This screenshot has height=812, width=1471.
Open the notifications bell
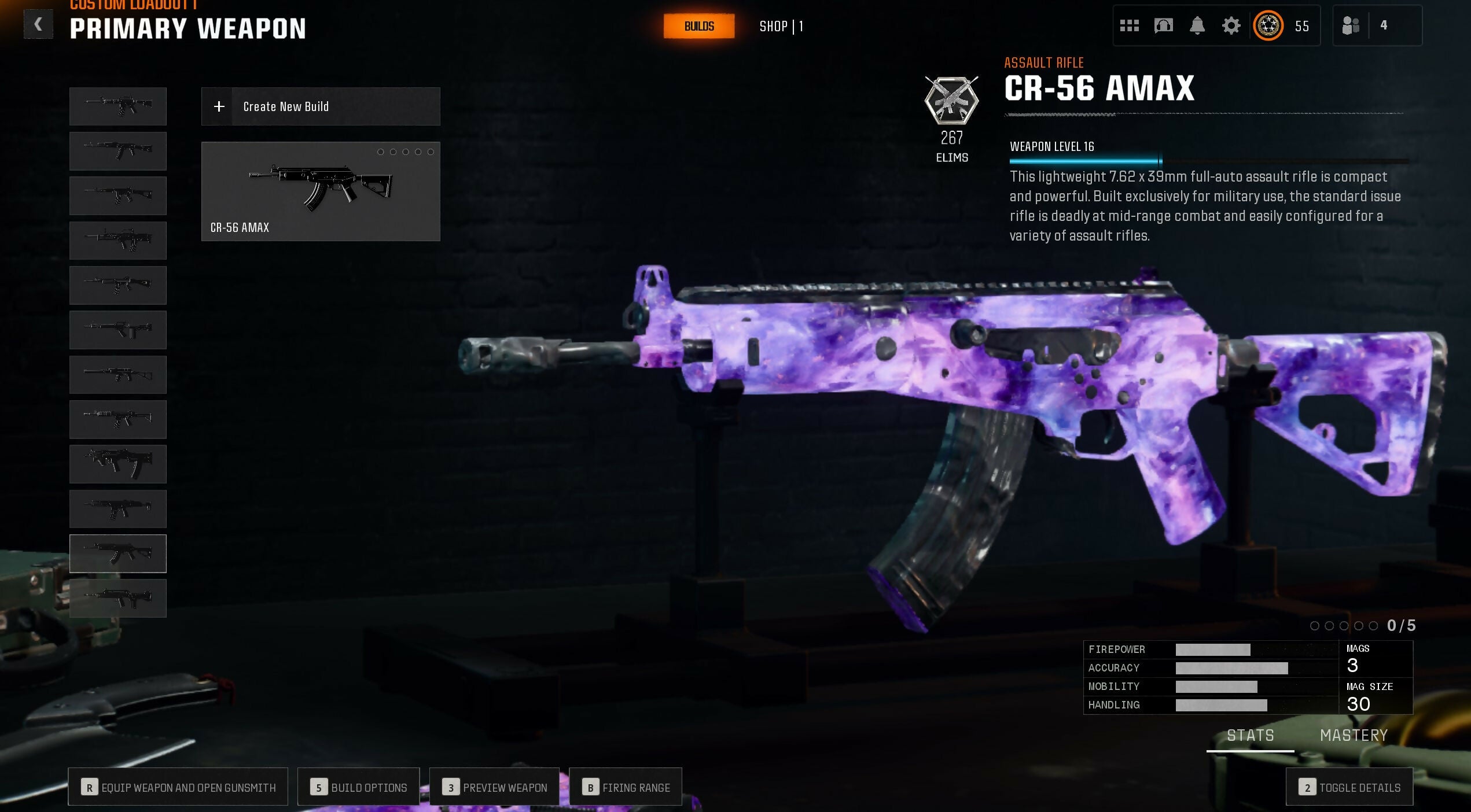[x=1197, y=25]
